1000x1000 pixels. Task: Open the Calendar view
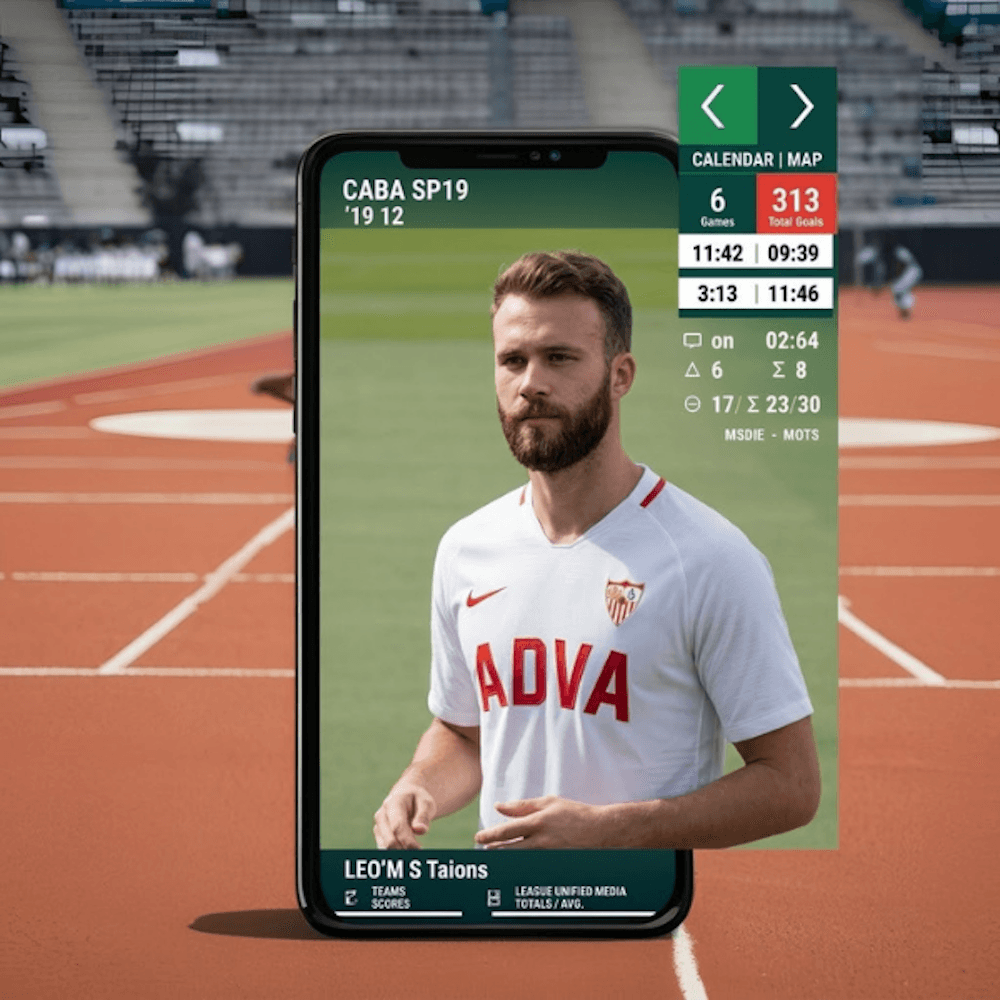click(732, 159)
